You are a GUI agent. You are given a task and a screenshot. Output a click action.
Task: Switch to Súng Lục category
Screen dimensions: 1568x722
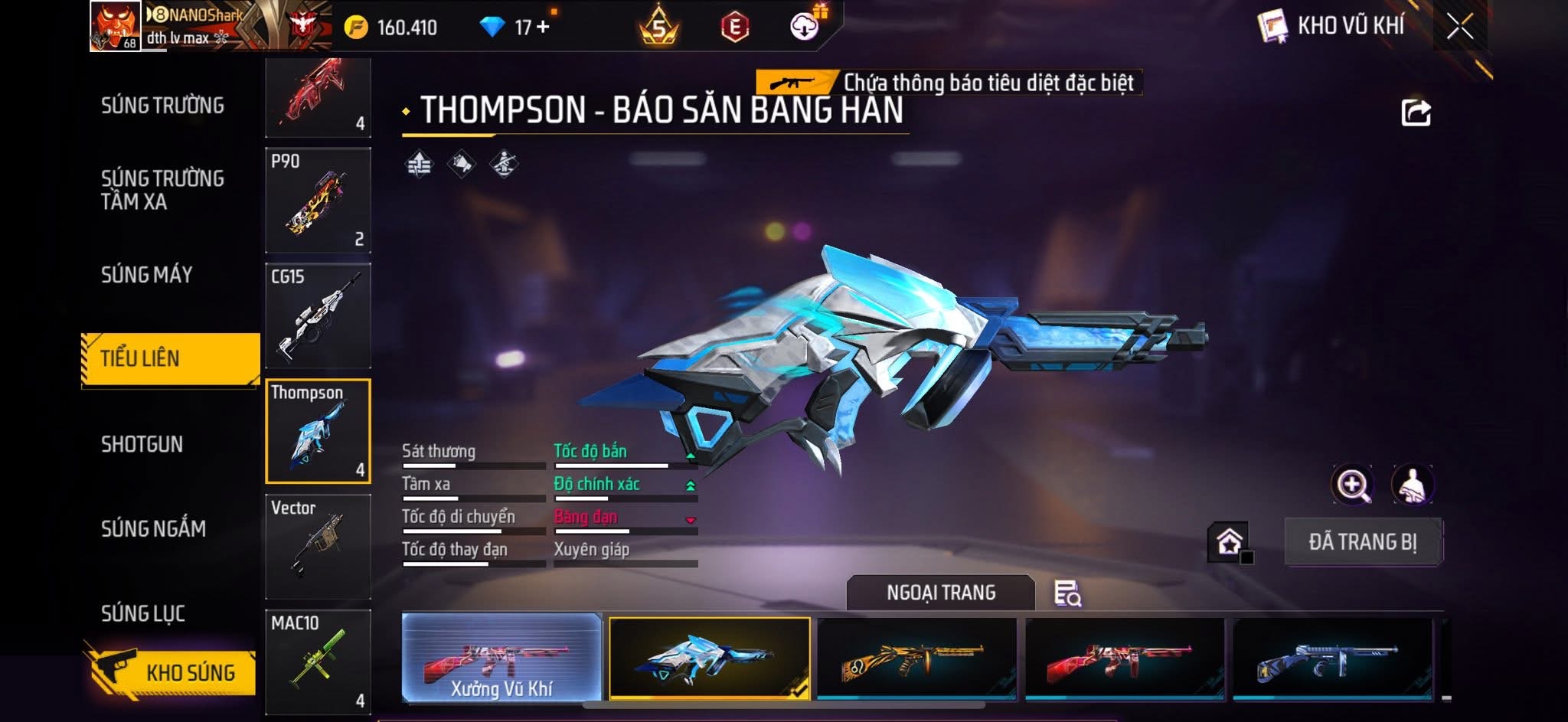pos(143,613)
